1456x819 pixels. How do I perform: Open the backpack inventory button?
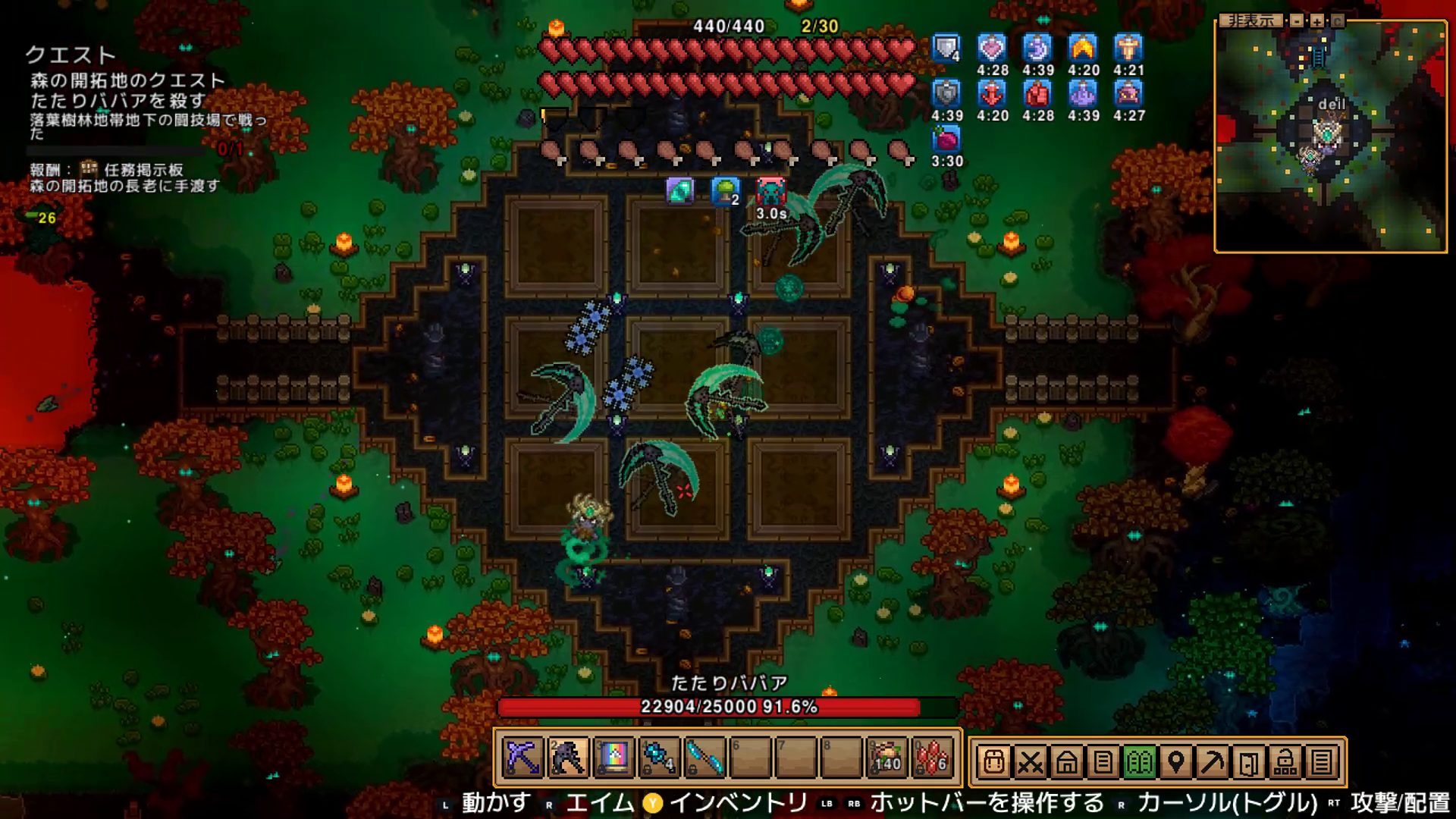(993, 761)
